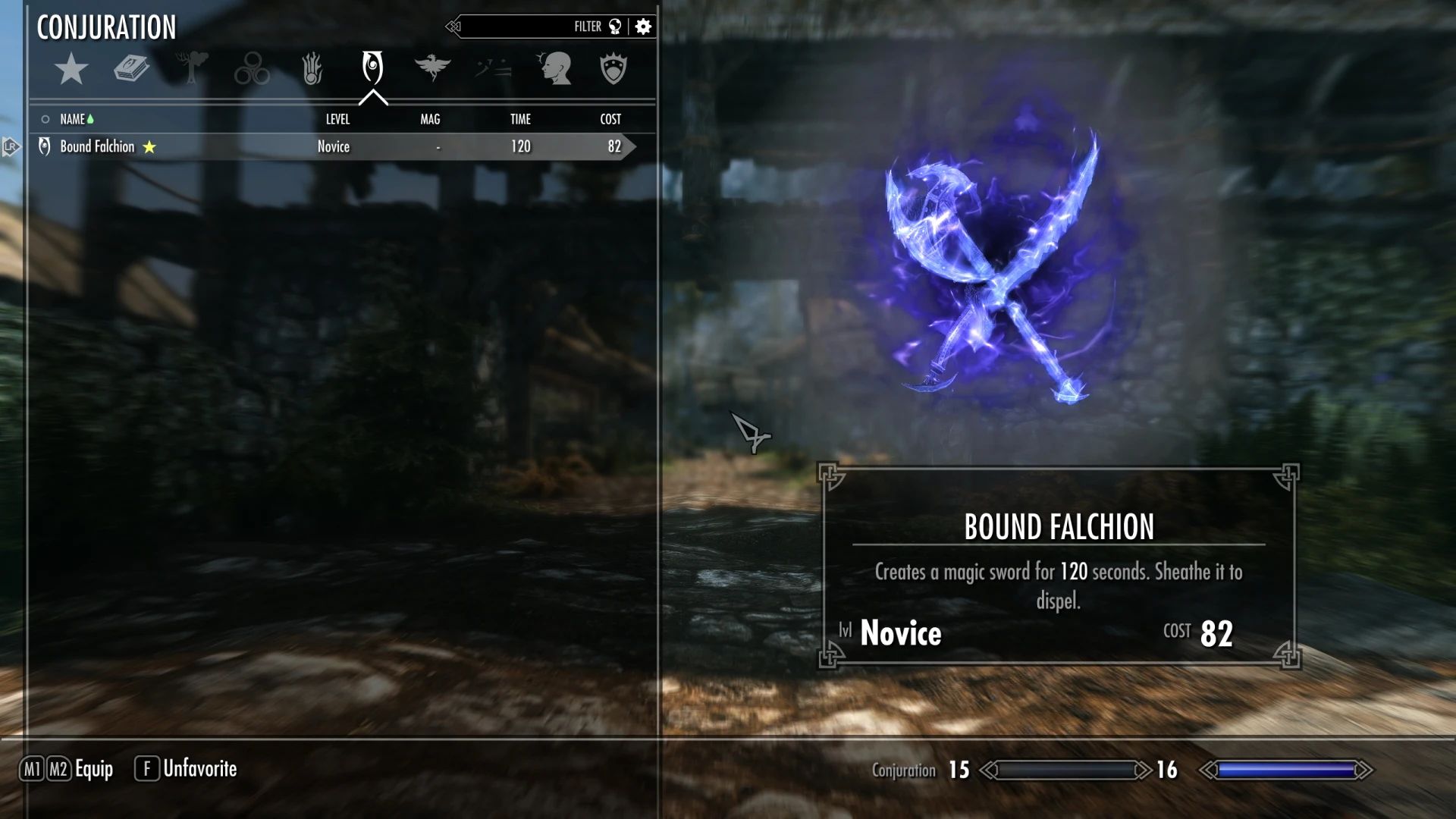Sort list by the COST column header
Image resolution: width=1456 pixels, height=819 pixels.
610,119
